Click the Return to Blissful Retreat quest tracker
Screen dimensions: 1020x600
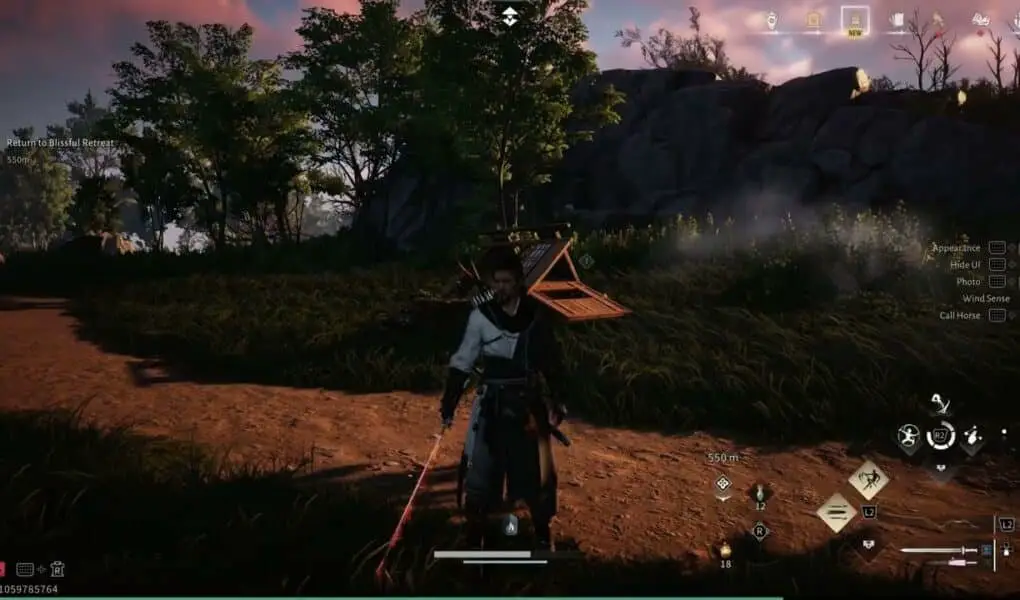[x=60, y=143]
